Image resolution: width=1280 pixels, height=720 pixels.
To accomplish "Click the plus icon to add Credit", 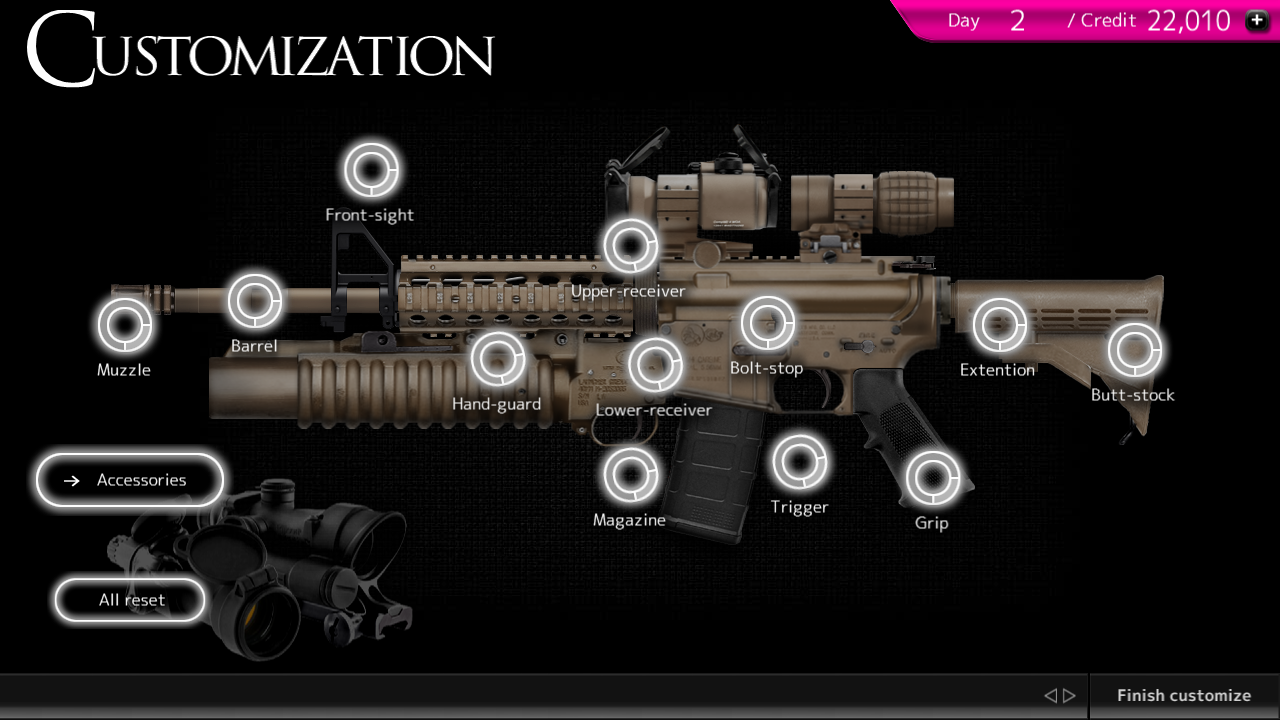I will pyautogui.click(x=1257, y=19).
